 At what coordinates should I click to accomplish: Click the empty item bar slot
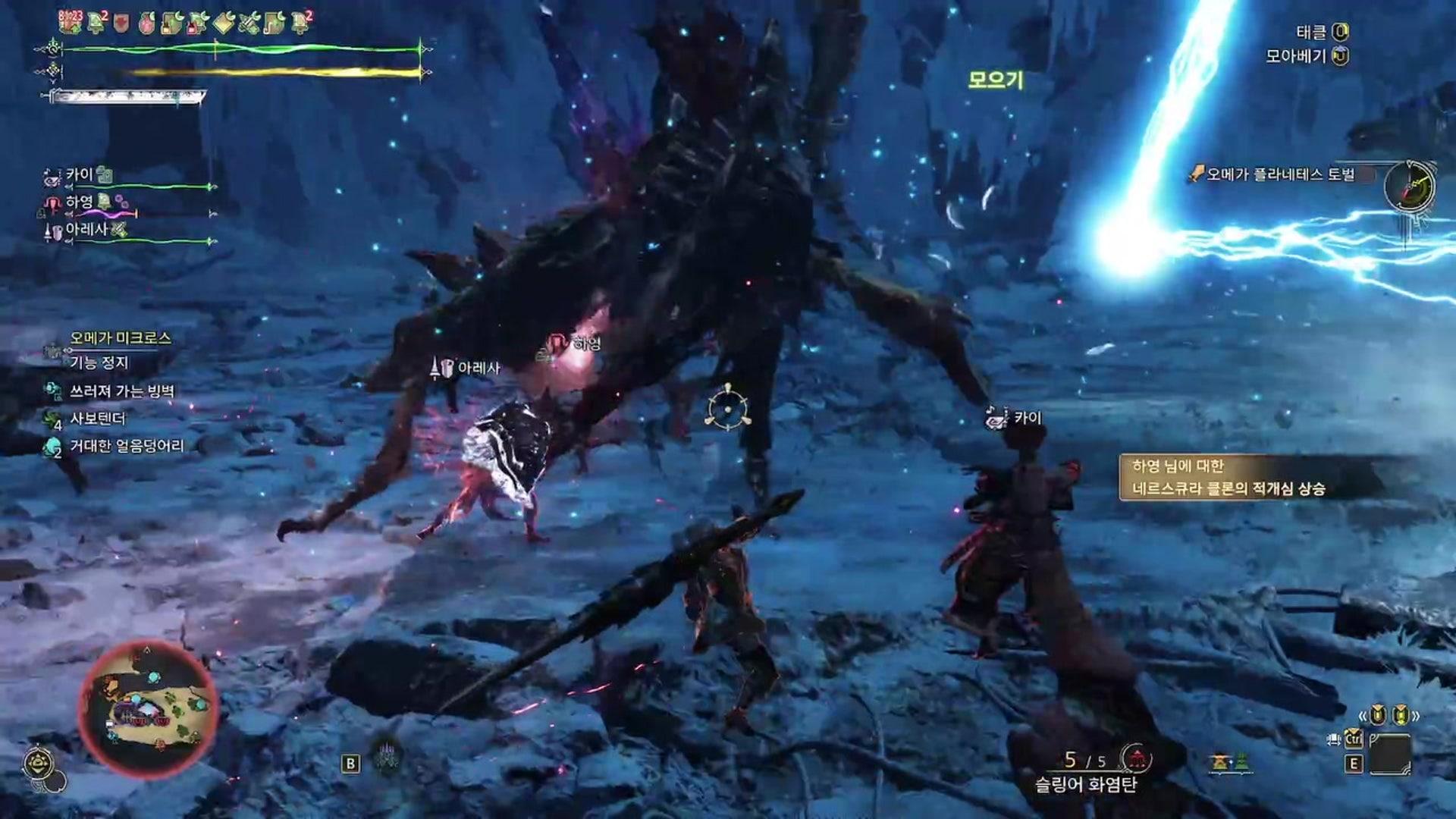[x=1390, y=755]
